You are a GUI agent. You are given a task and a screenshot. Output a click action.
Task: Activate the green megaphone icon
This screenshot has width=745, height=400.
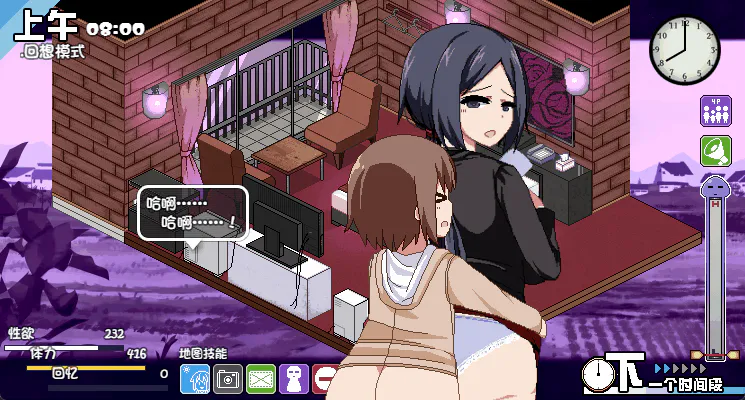(715, 151)
